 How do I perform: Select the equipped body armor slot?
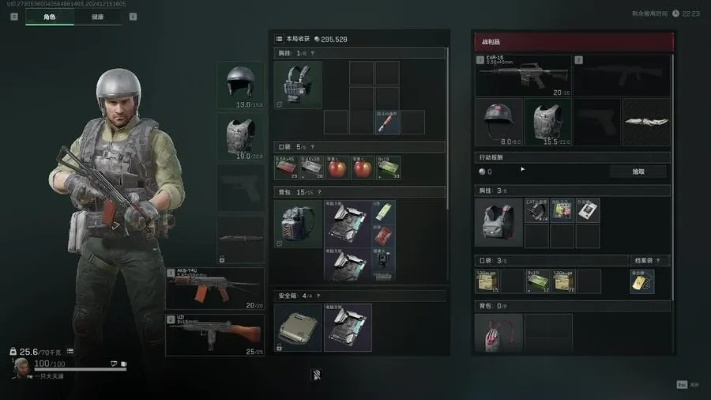coord(241,135)
